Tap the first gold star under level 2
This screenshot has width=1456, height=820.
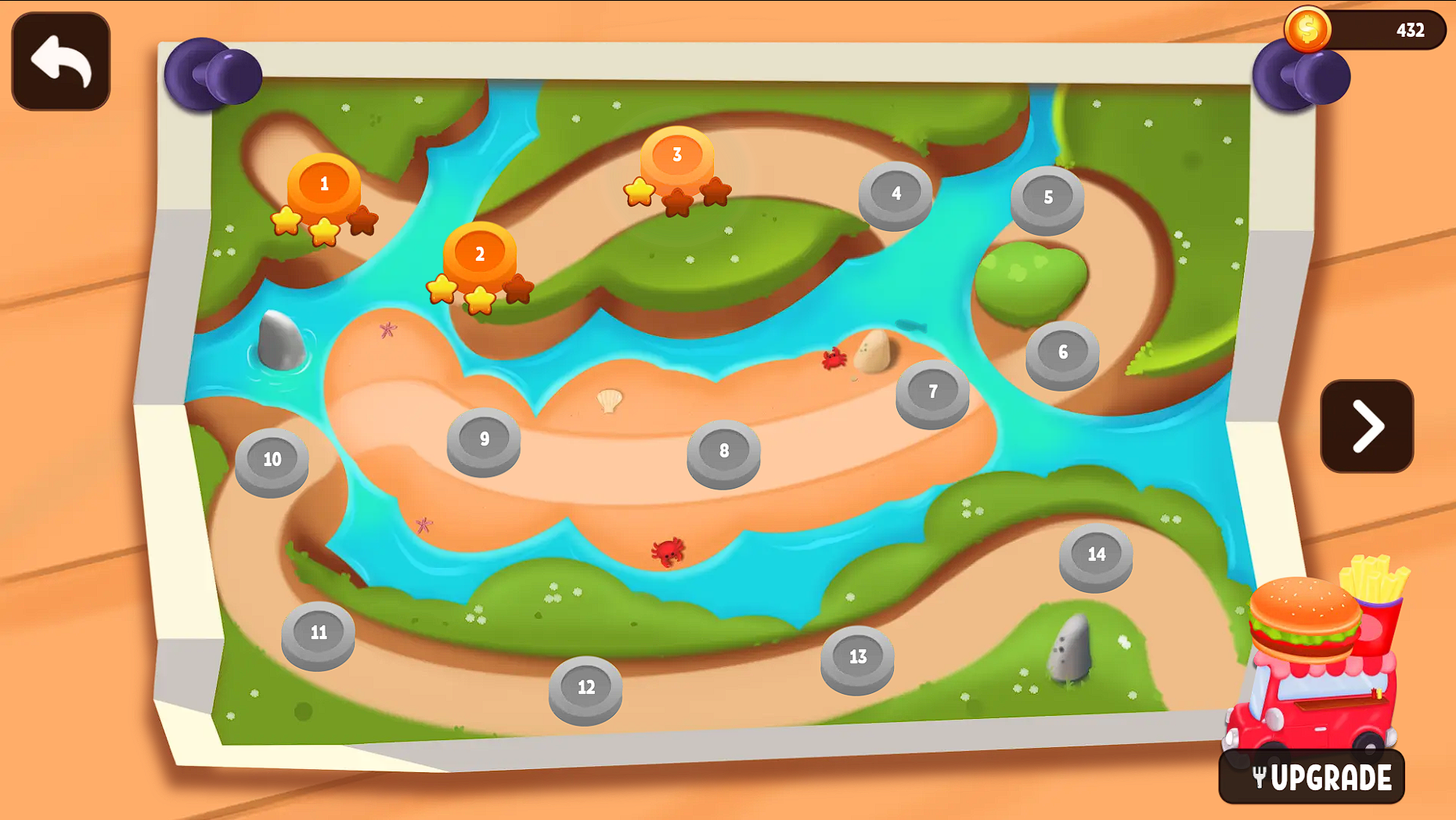pos(442,290)
